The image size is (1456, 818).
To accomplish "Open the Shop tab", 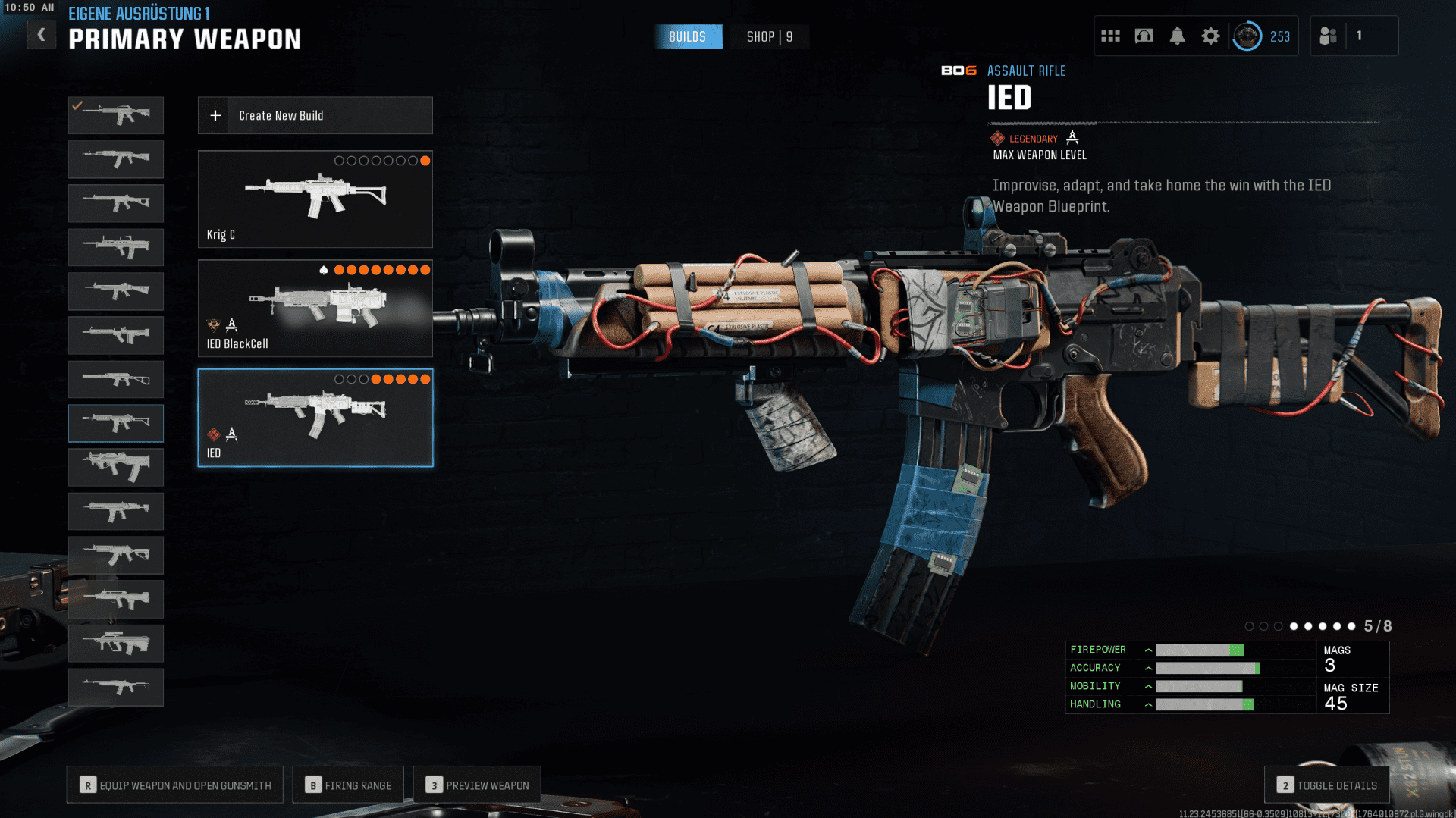I will [769, 36].
